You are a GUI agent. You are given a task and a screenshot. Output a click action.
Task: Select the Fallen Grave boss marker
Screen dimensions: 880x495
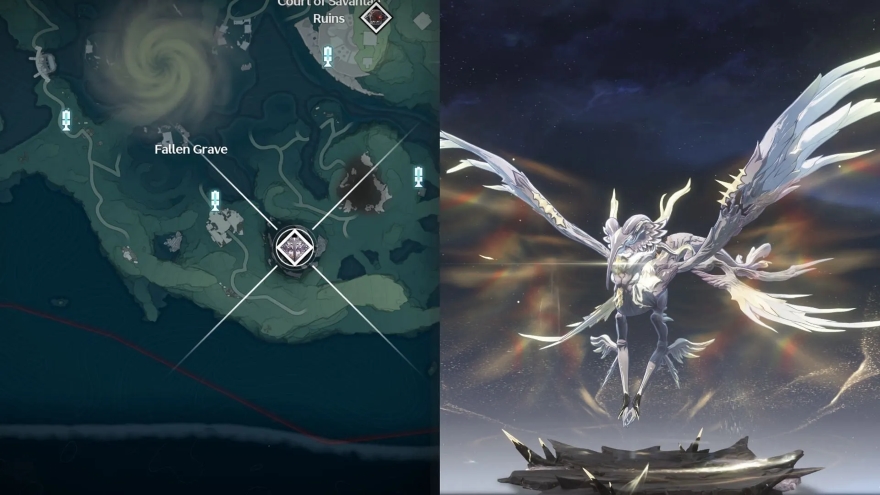(294, 245)
